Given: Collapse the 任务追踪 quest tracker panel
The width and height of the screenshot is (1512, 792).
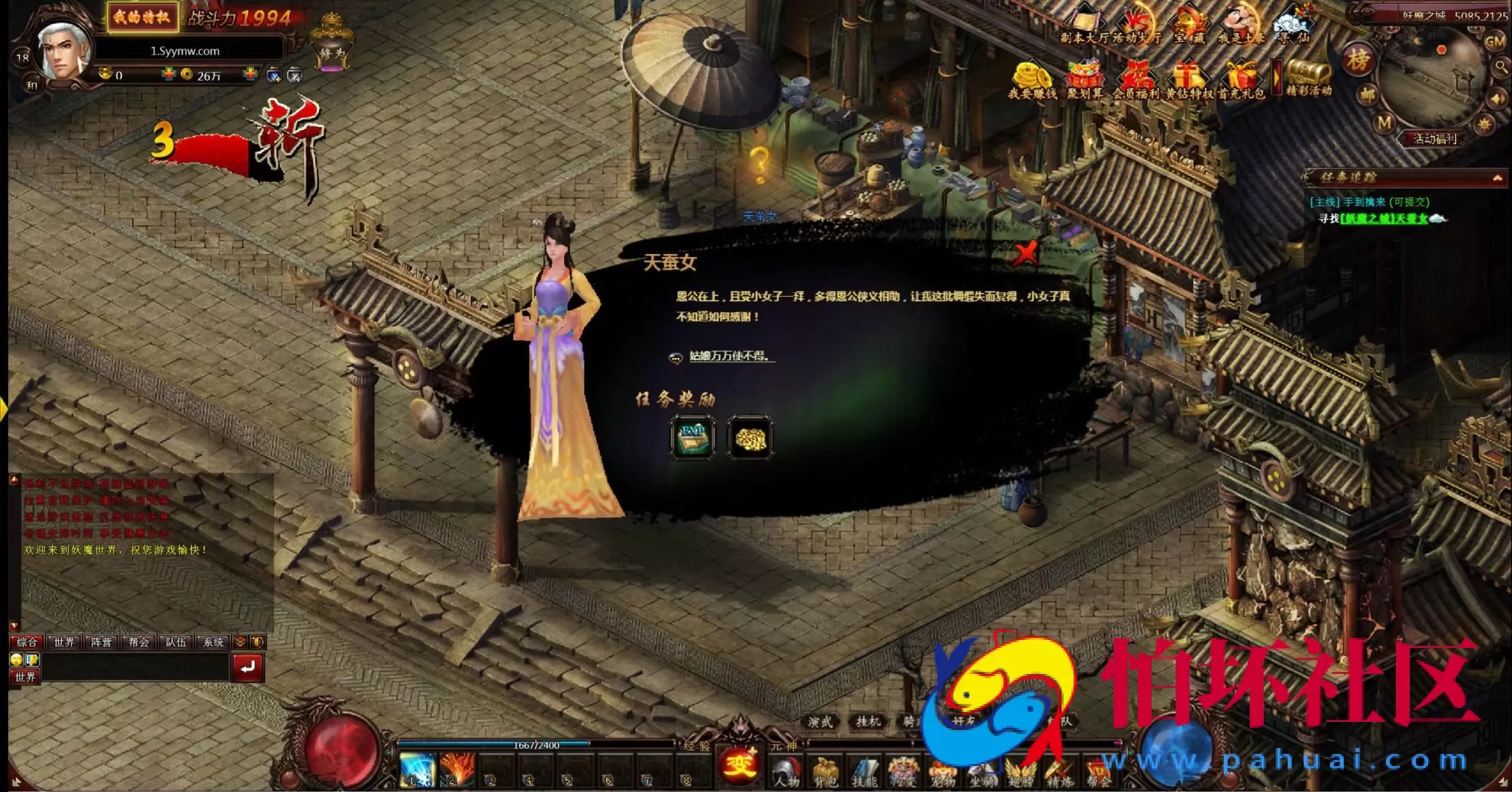Looking at the screenshot, I should pyautogui.click(x=1499, y=178).
